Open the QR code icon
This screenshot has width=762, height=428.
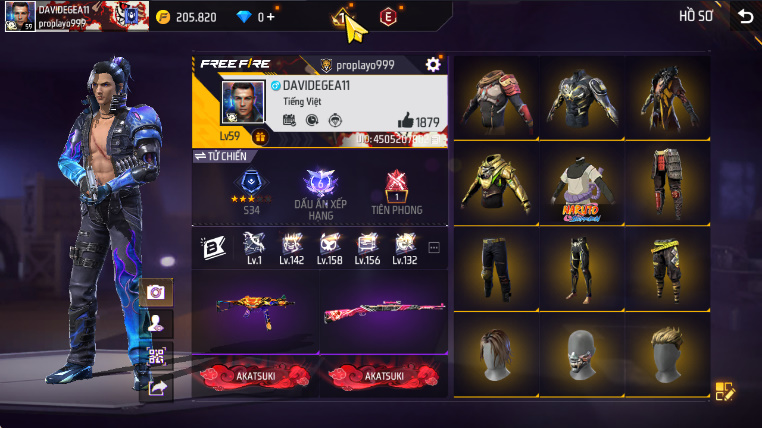click(156, 355)
